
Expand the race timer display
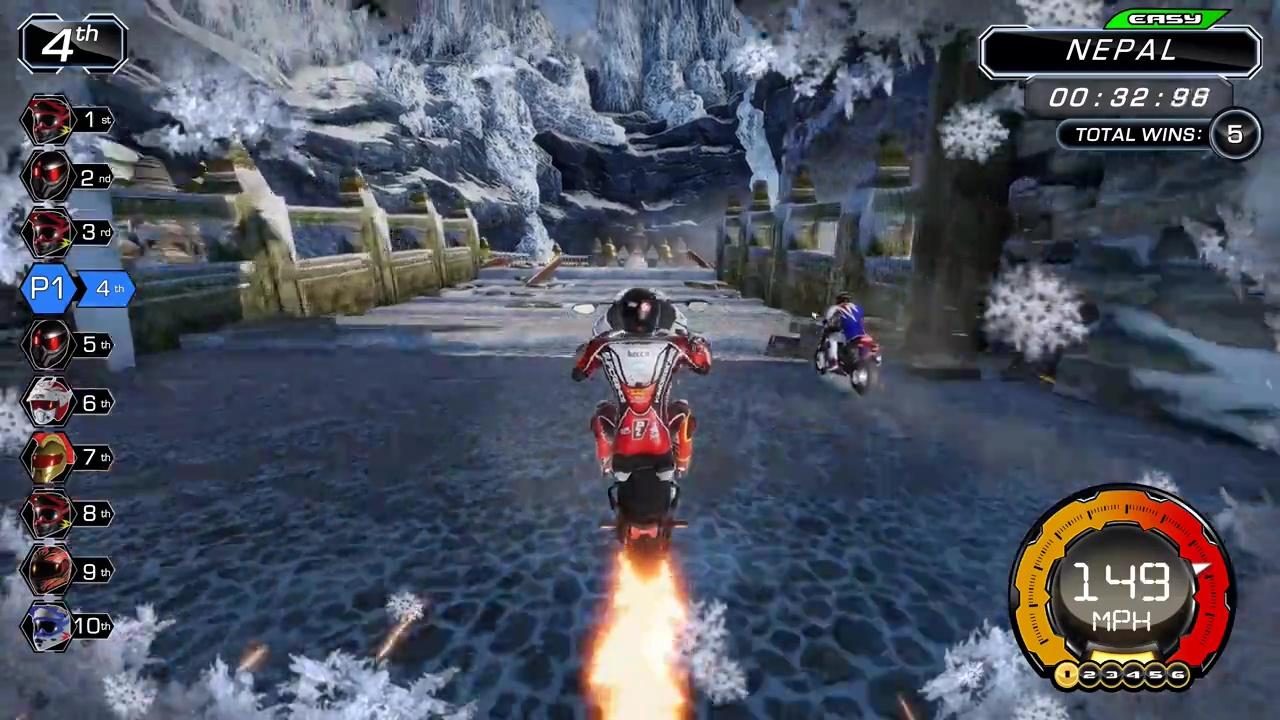1129,97
